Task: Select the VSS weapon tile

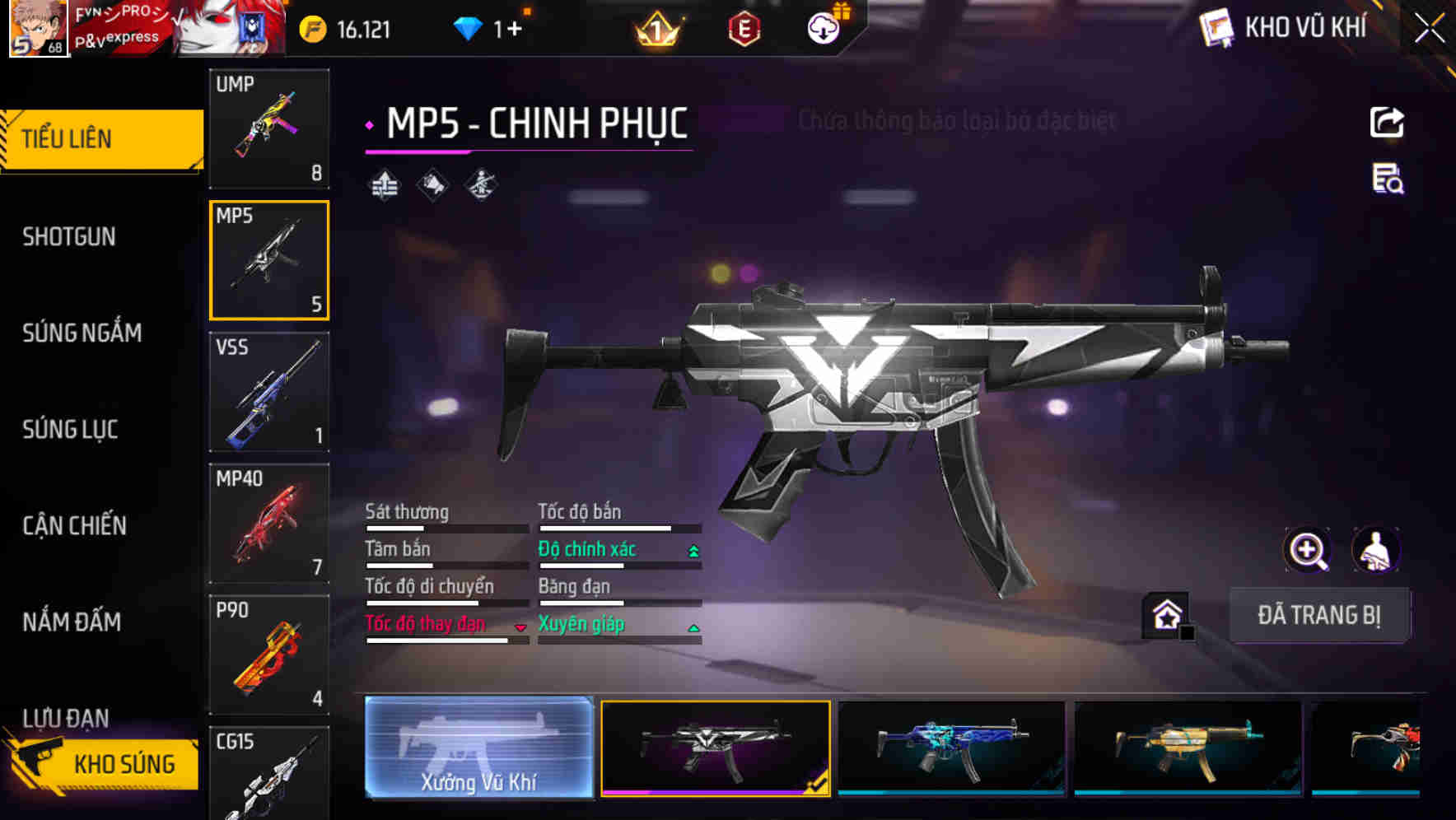Action: 269,392
